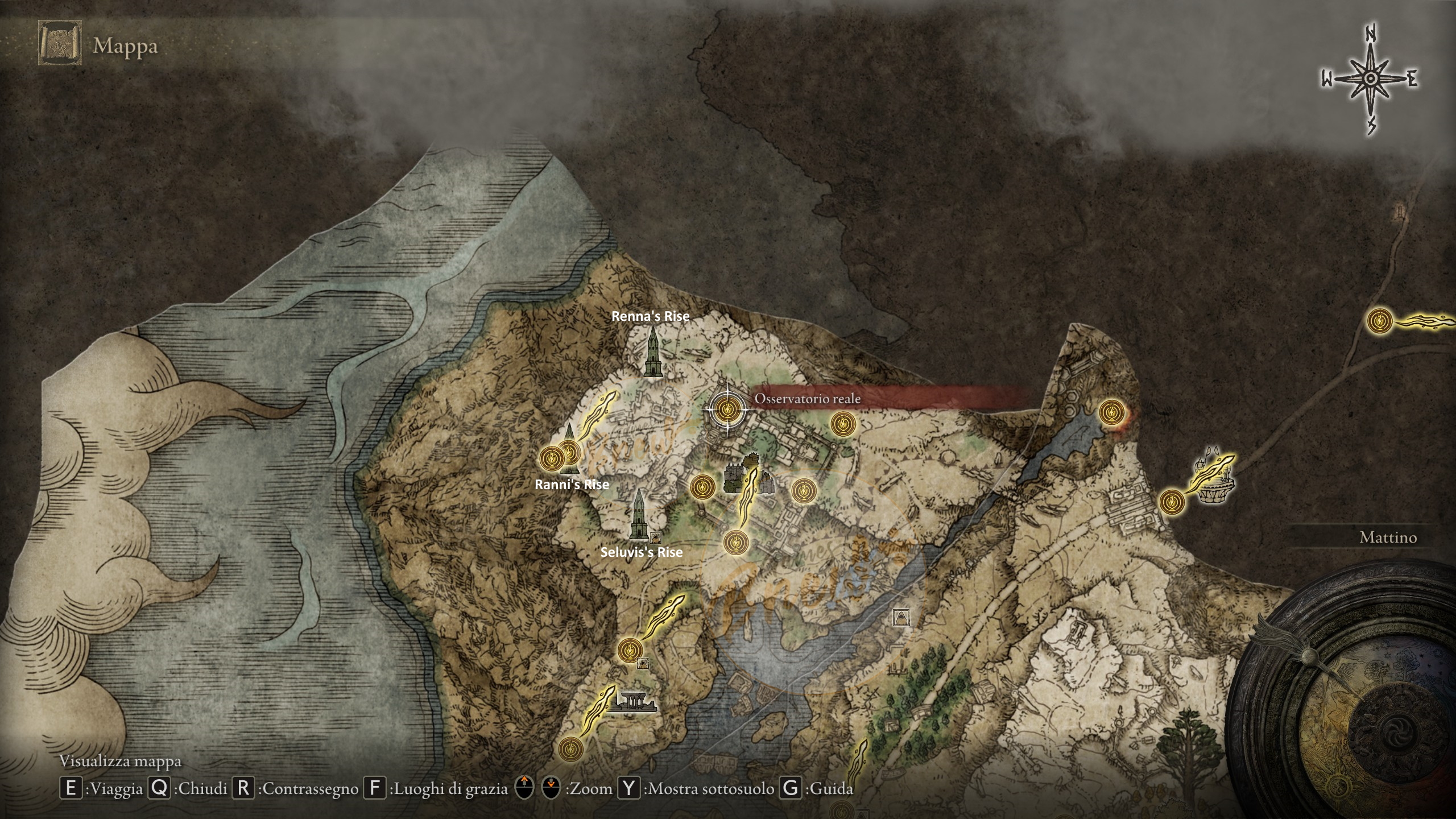Image resolution: width=1456 pixels, height=819 pixels.
Task: Pick the grace beside the chalice-shaped landmark
Action: pyautogui.click(x=1171, y=501)
